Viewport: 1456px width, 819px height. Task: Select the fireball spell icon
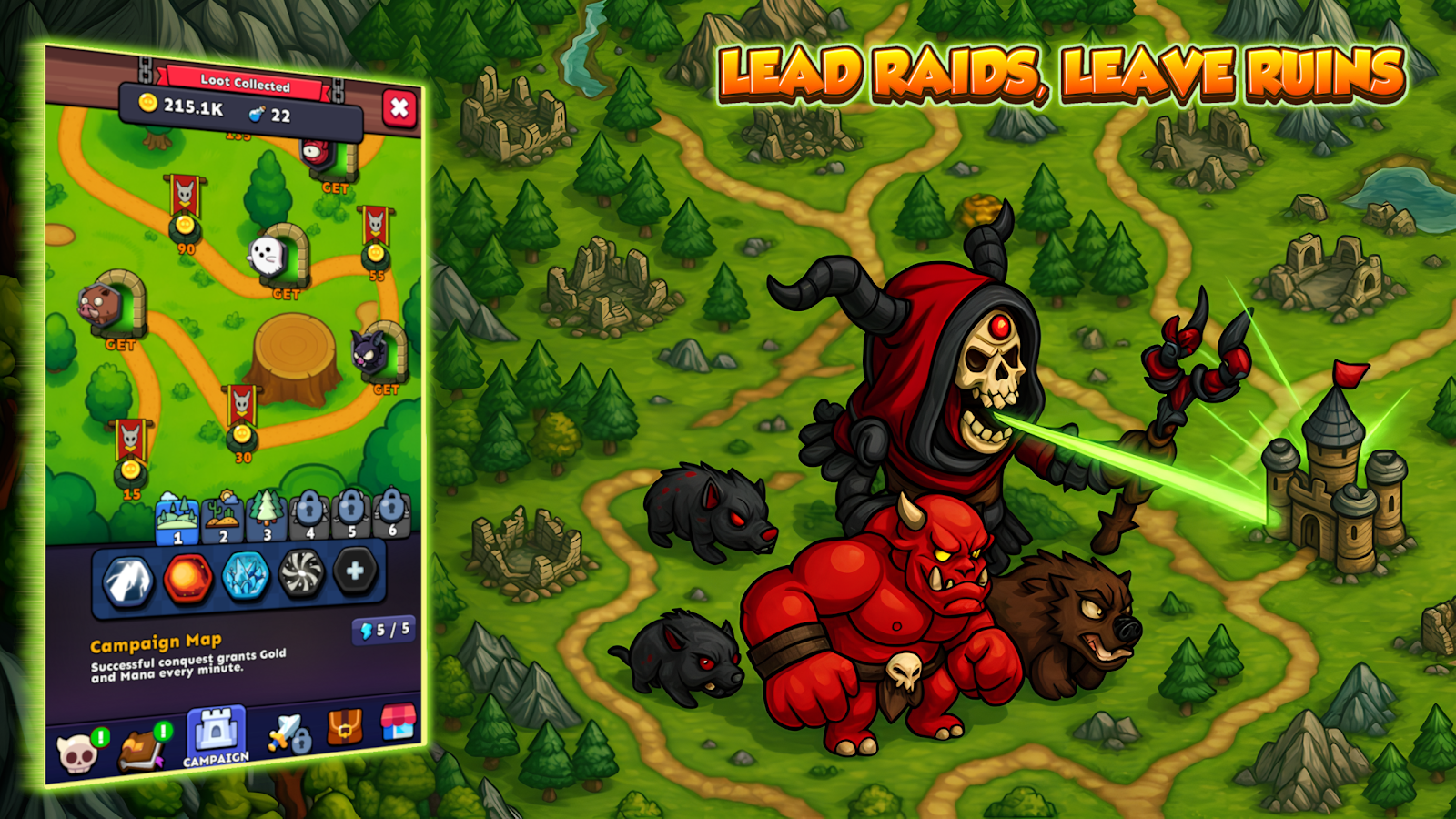(187, 578)
